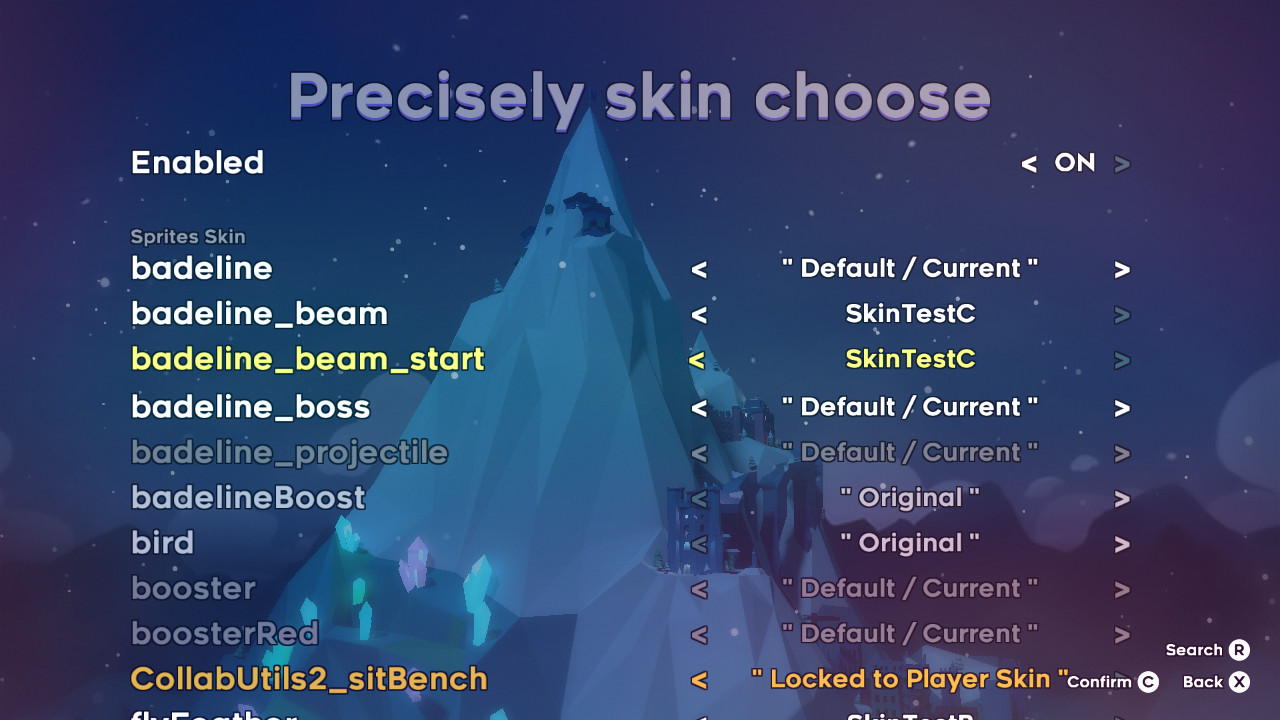This screenshot has height=720, width=1280.
Task: Select the badeline_beam sprite entry
Action: 258,313
